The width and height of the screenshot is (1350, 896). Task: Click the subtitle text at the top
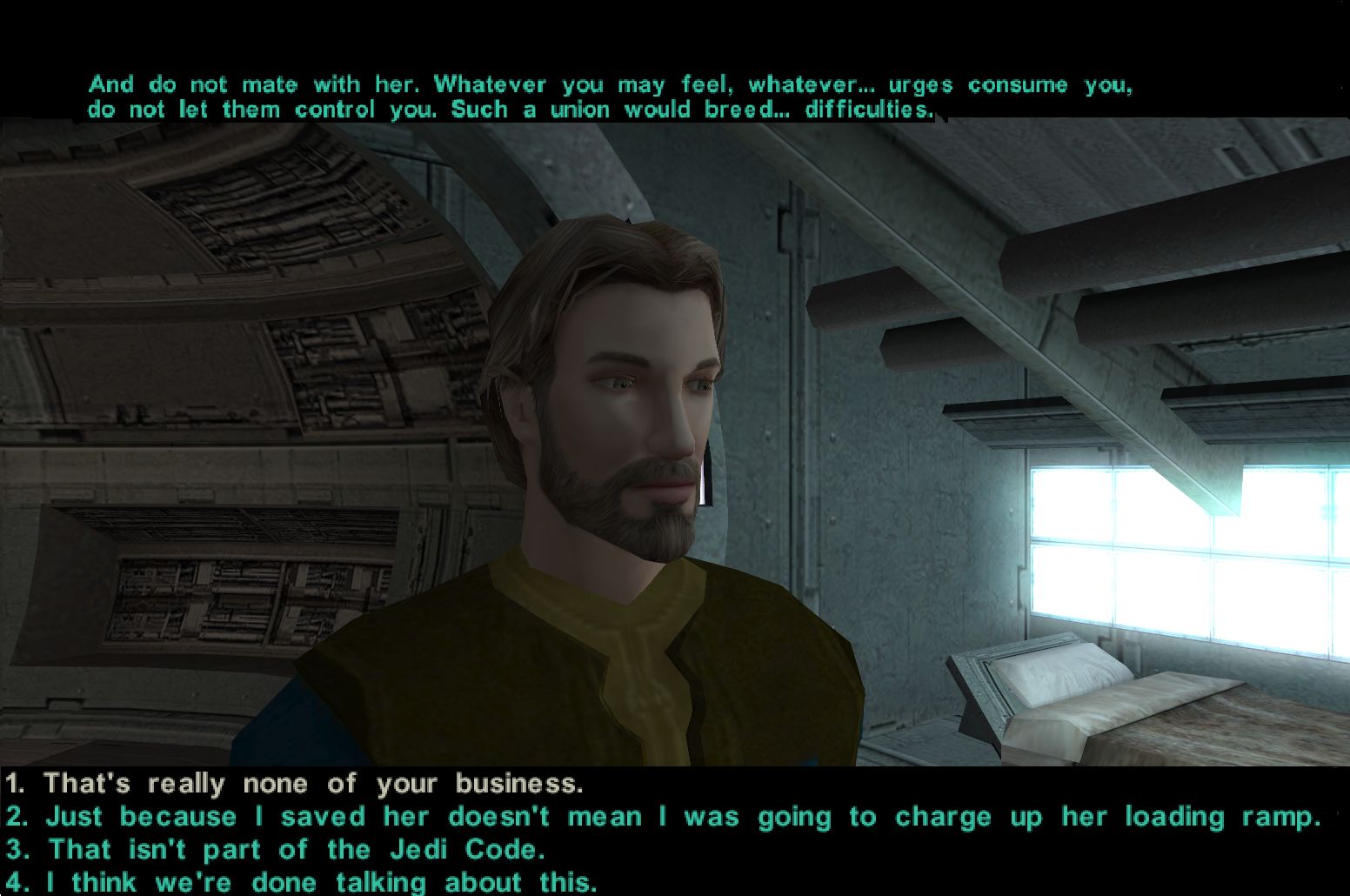[609, 96]
